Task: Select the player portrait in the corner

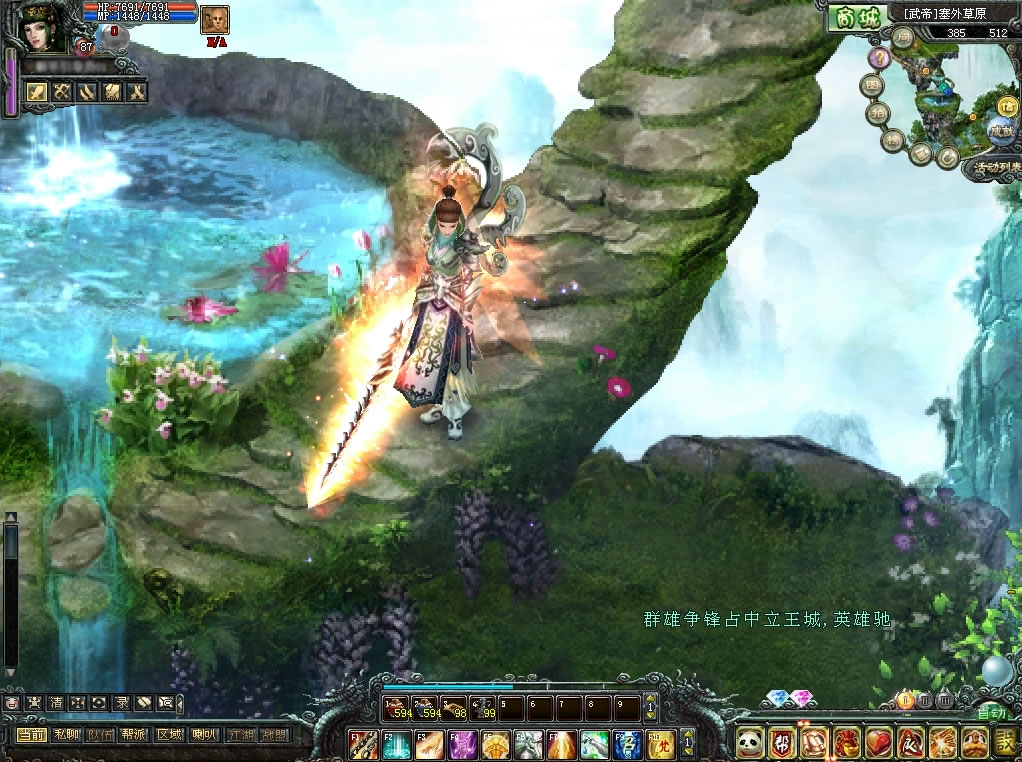Action: [x=41, y=28]
